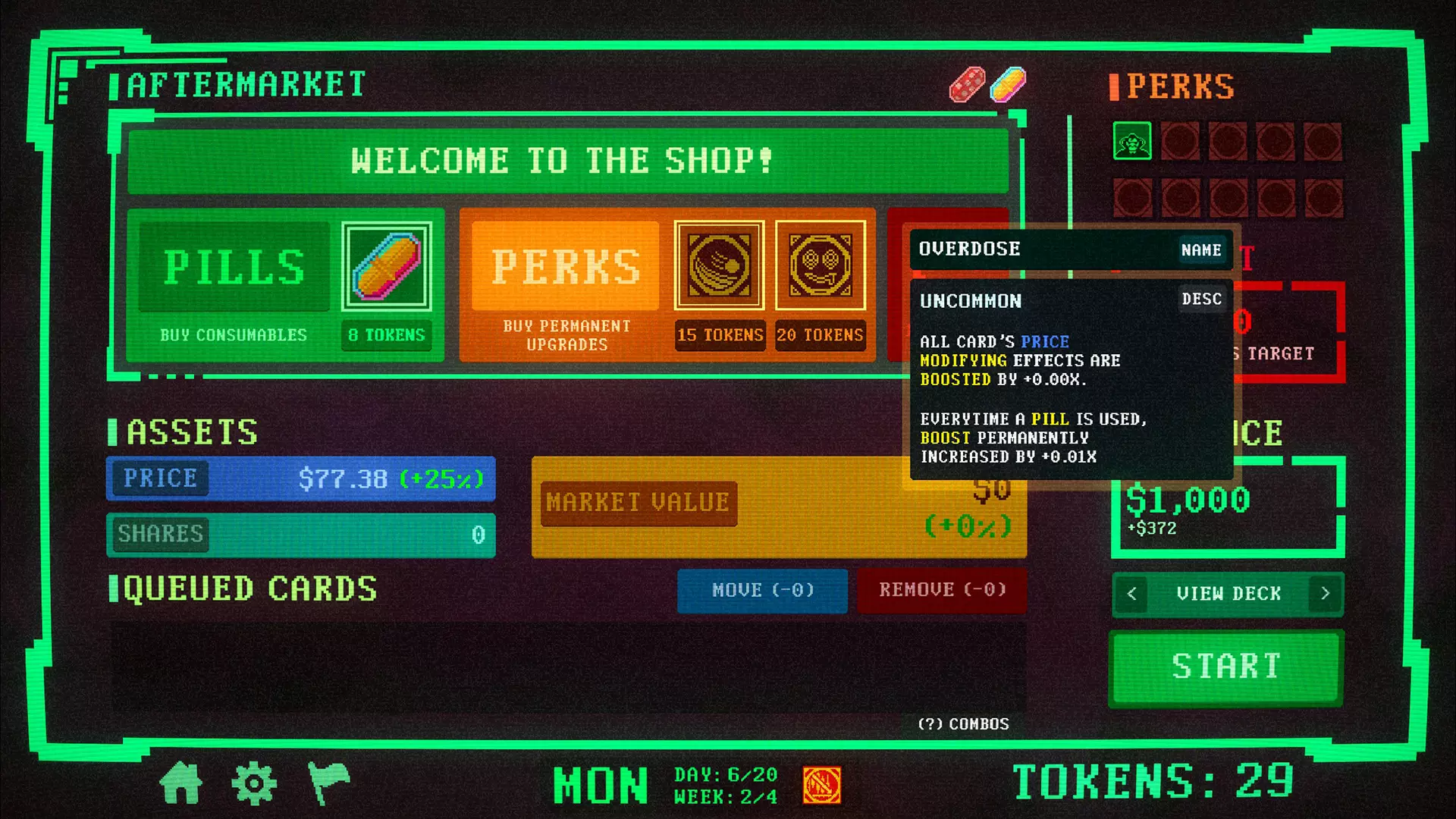Click the REMOVE (-0) button
The height and width of the screenshot is (819, 1456).
(942, 588)
